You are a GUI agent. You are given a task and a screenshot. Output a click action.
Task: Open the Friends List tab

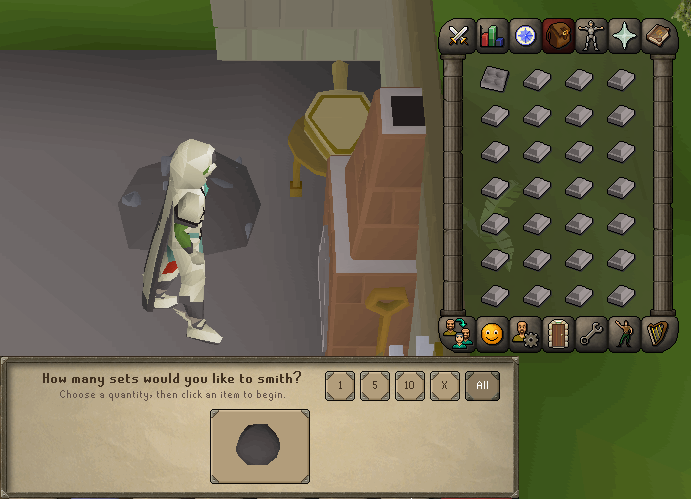(459, 334)
